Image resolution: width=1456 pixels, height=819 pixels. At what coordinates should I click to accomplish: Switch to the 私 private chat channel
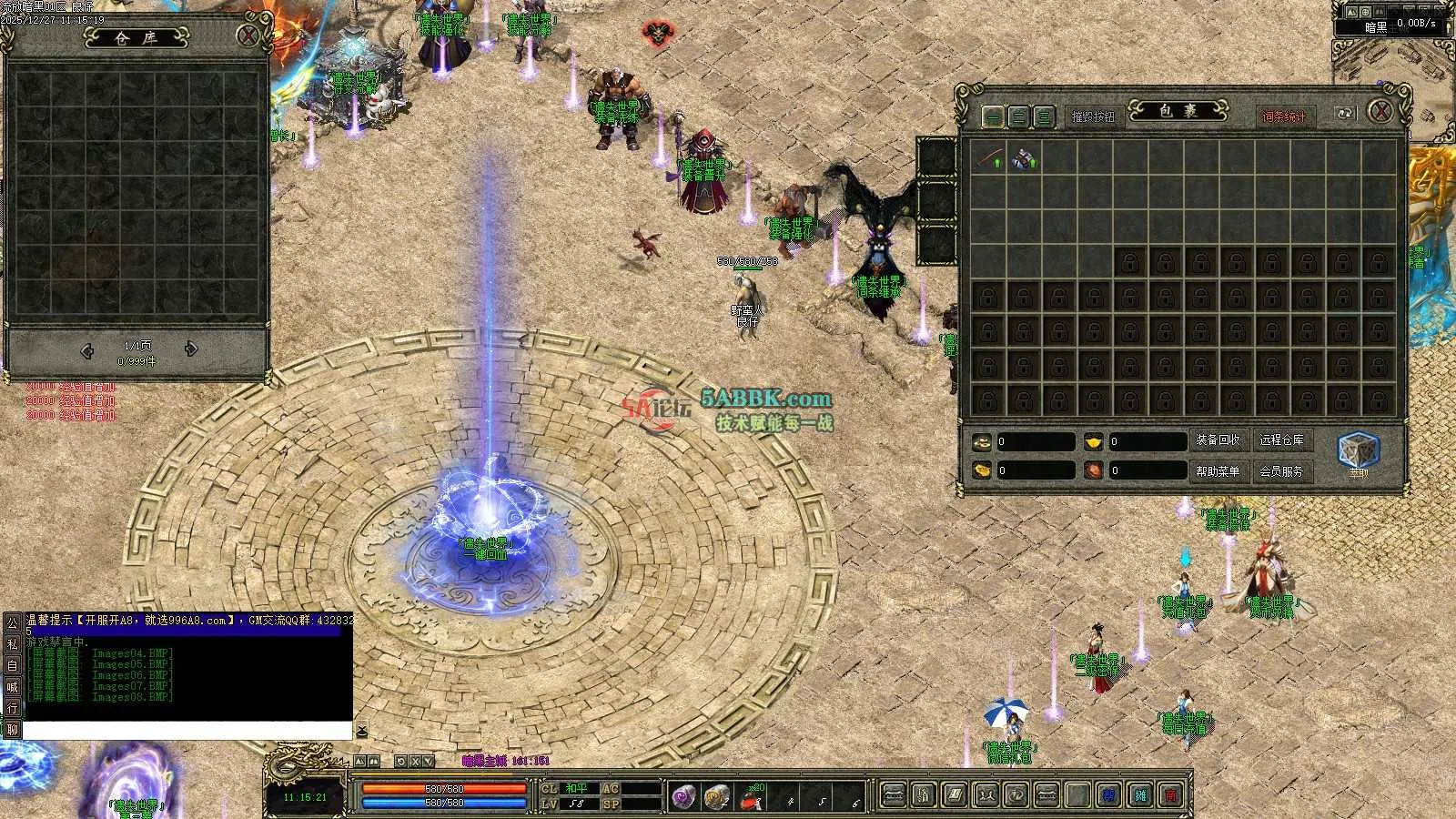pyautogui.click(x=13, y=644)
